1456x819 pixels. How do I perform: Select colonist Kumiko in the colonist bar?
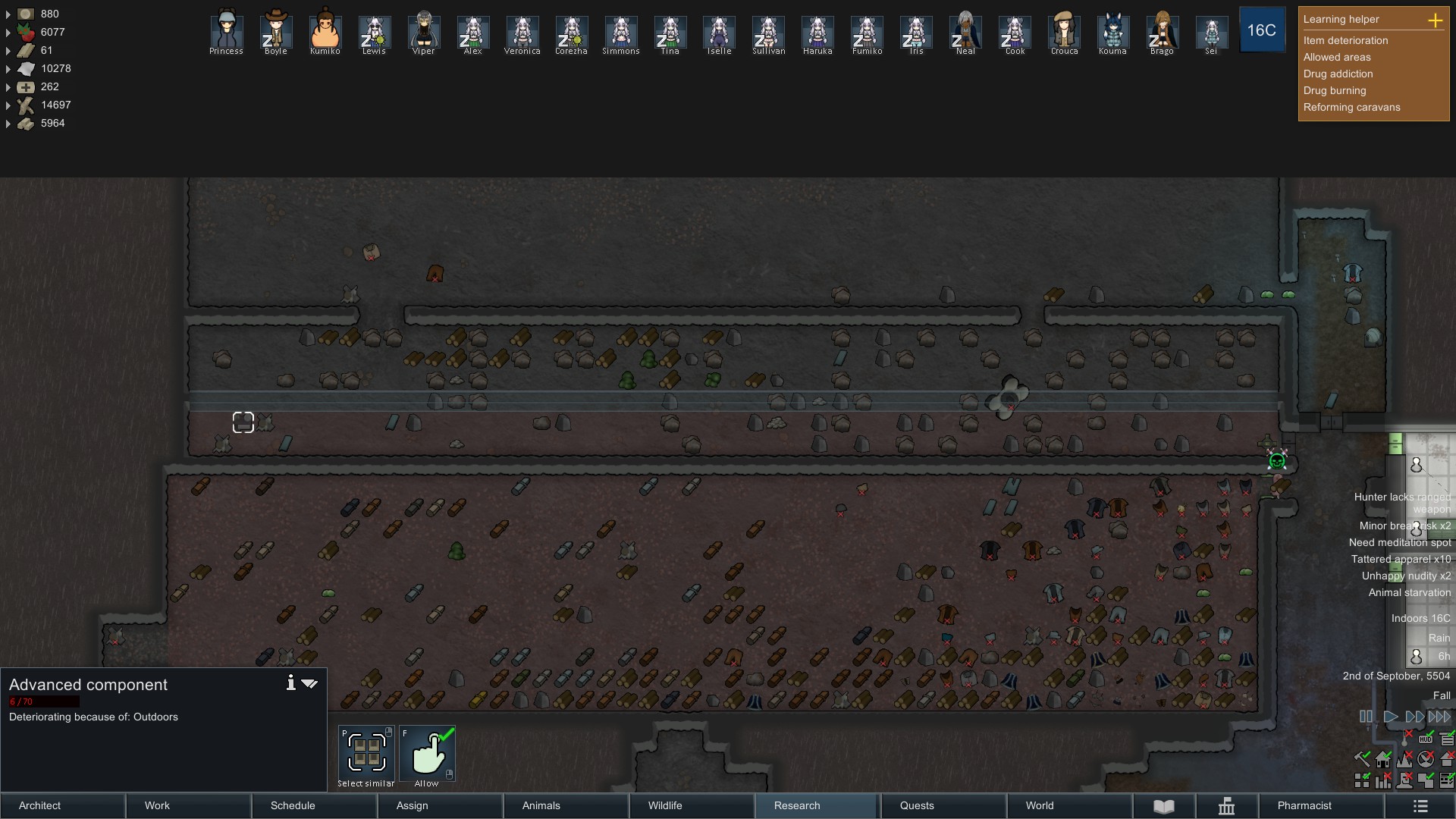click(x=325, y=32)
